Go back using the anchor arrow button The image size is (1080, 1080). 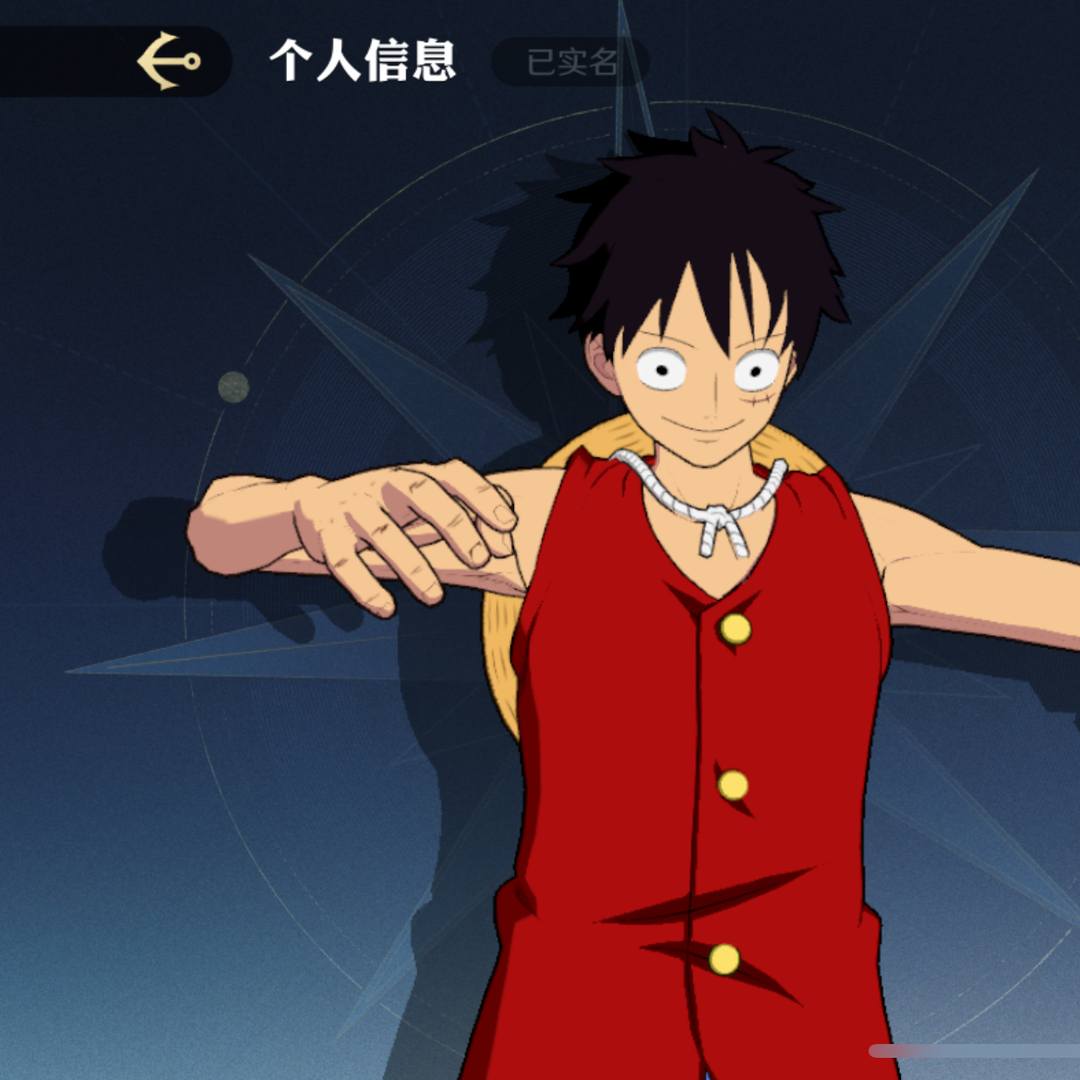click(168, 61)
